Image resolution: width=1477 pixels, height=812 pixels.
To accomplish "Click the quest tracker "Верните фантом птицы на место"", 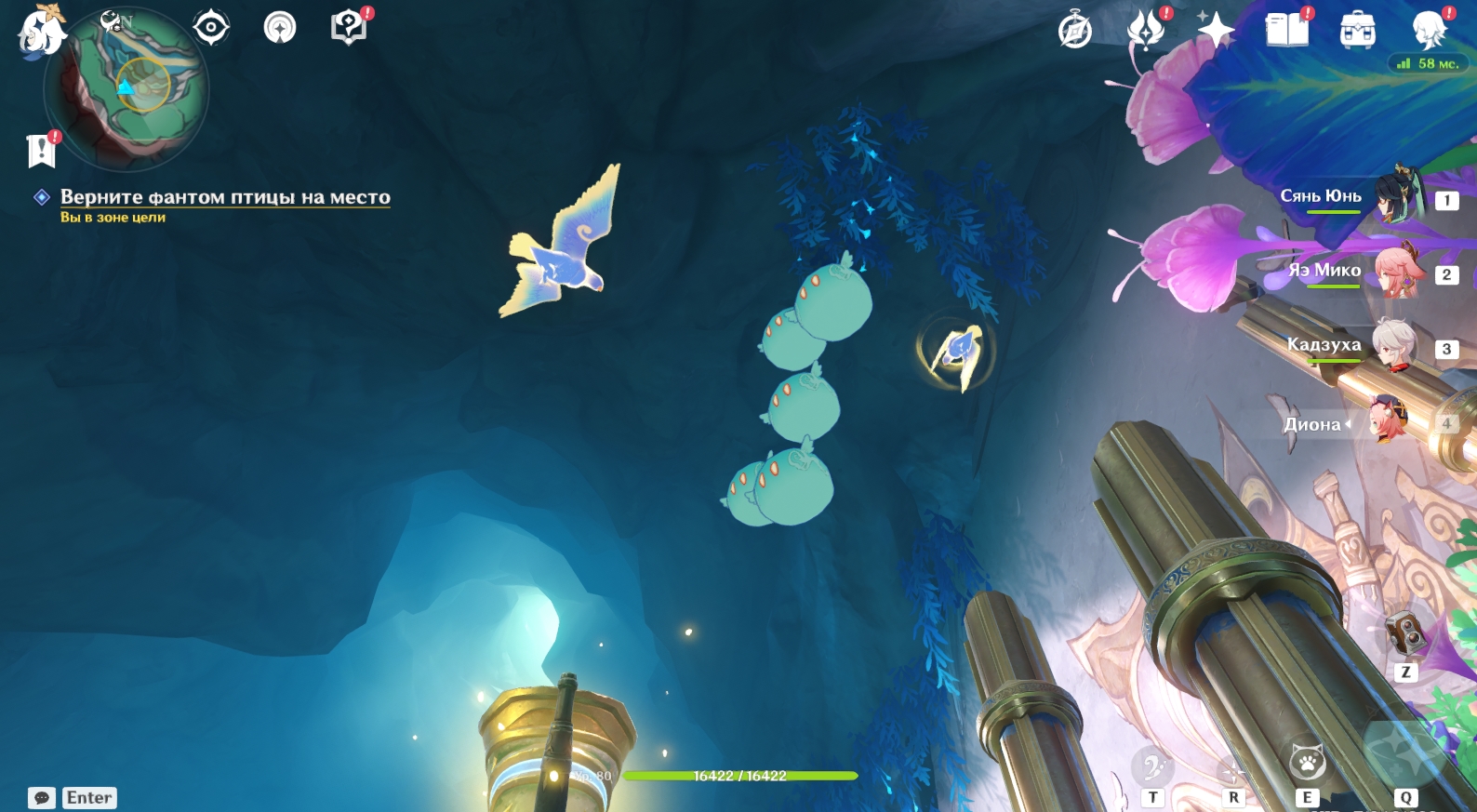I will pyautogui.click(x=225, y=197).
